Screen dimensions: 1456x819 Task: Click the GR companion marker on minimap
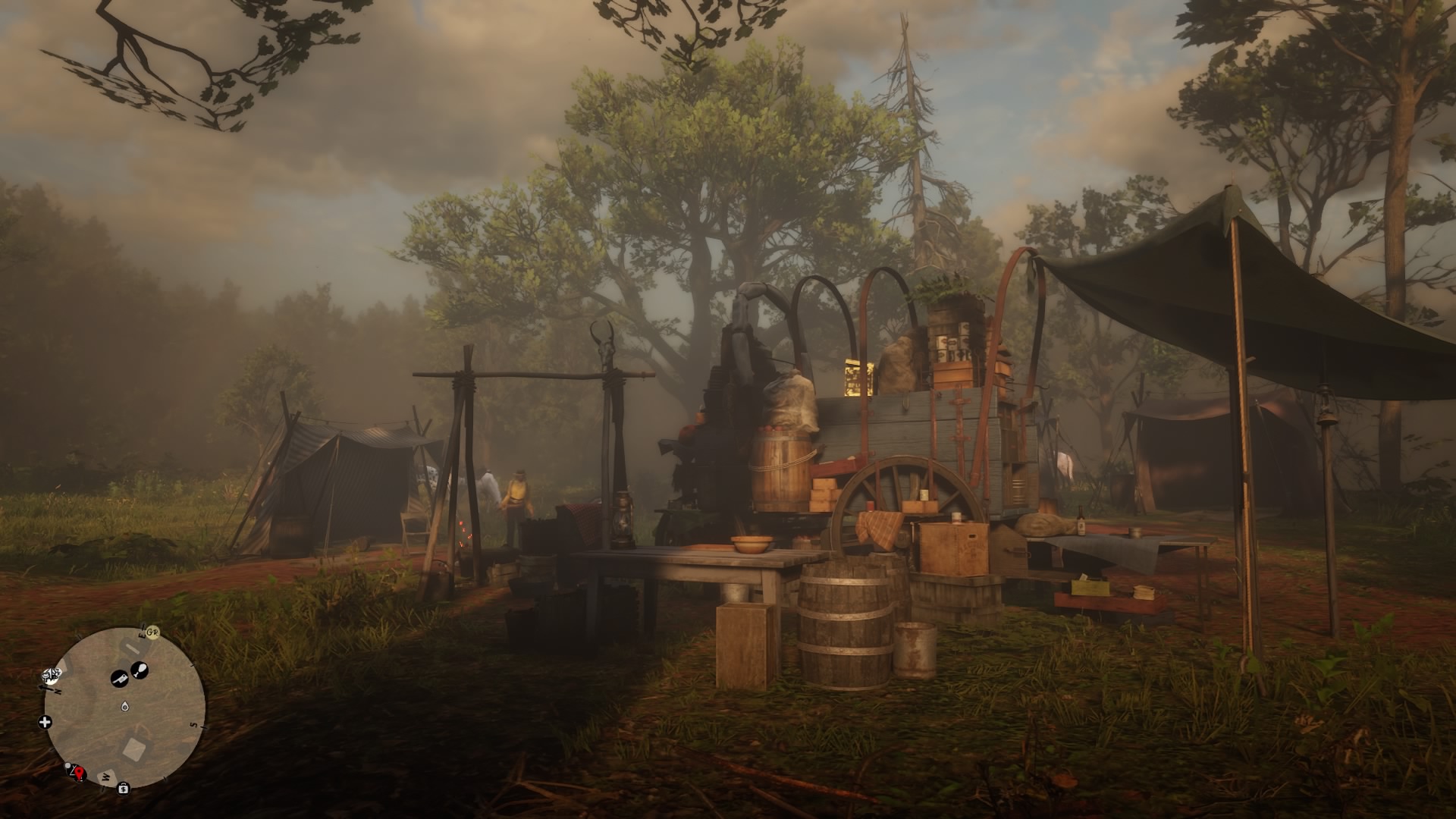152,632
